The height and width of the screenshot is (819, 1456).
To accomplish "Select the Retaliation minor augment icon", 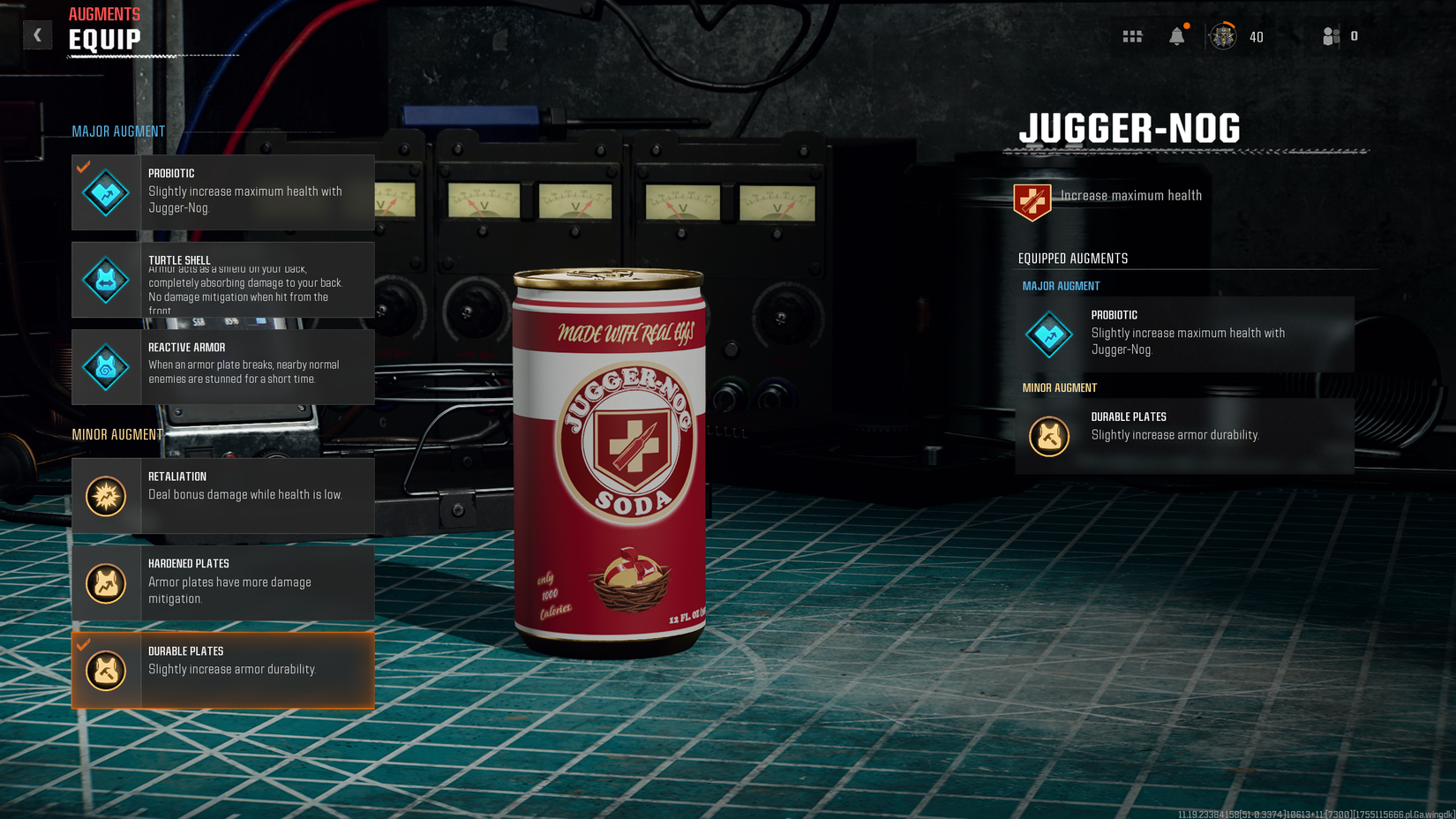I will coord(105,495).
